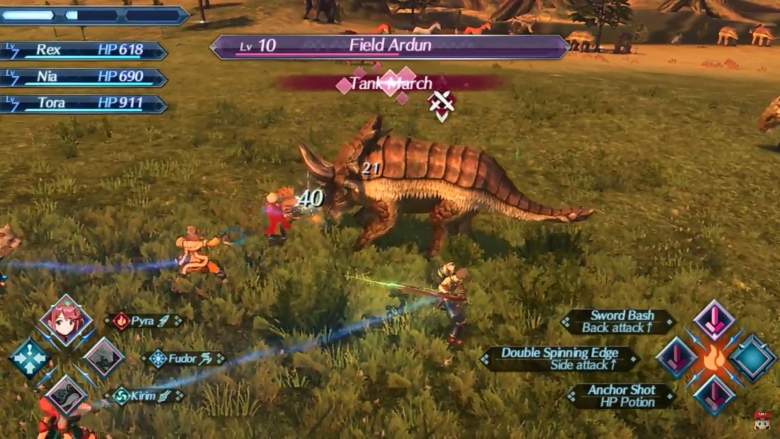Select Rex's party status row

[84, 50]
